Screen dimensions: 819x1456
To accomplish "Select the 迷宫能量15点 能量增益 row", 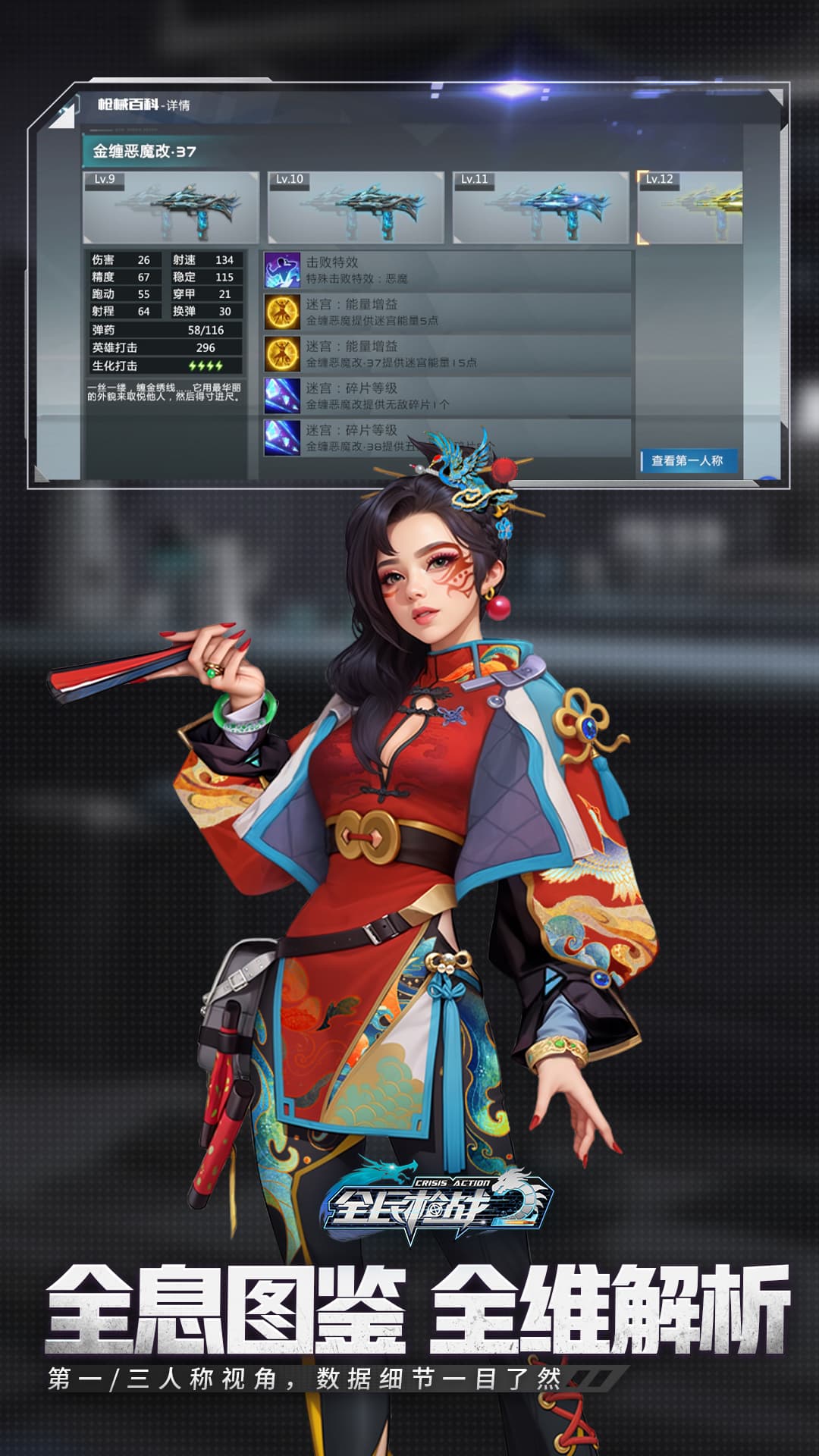I will (x=447, y=353).
